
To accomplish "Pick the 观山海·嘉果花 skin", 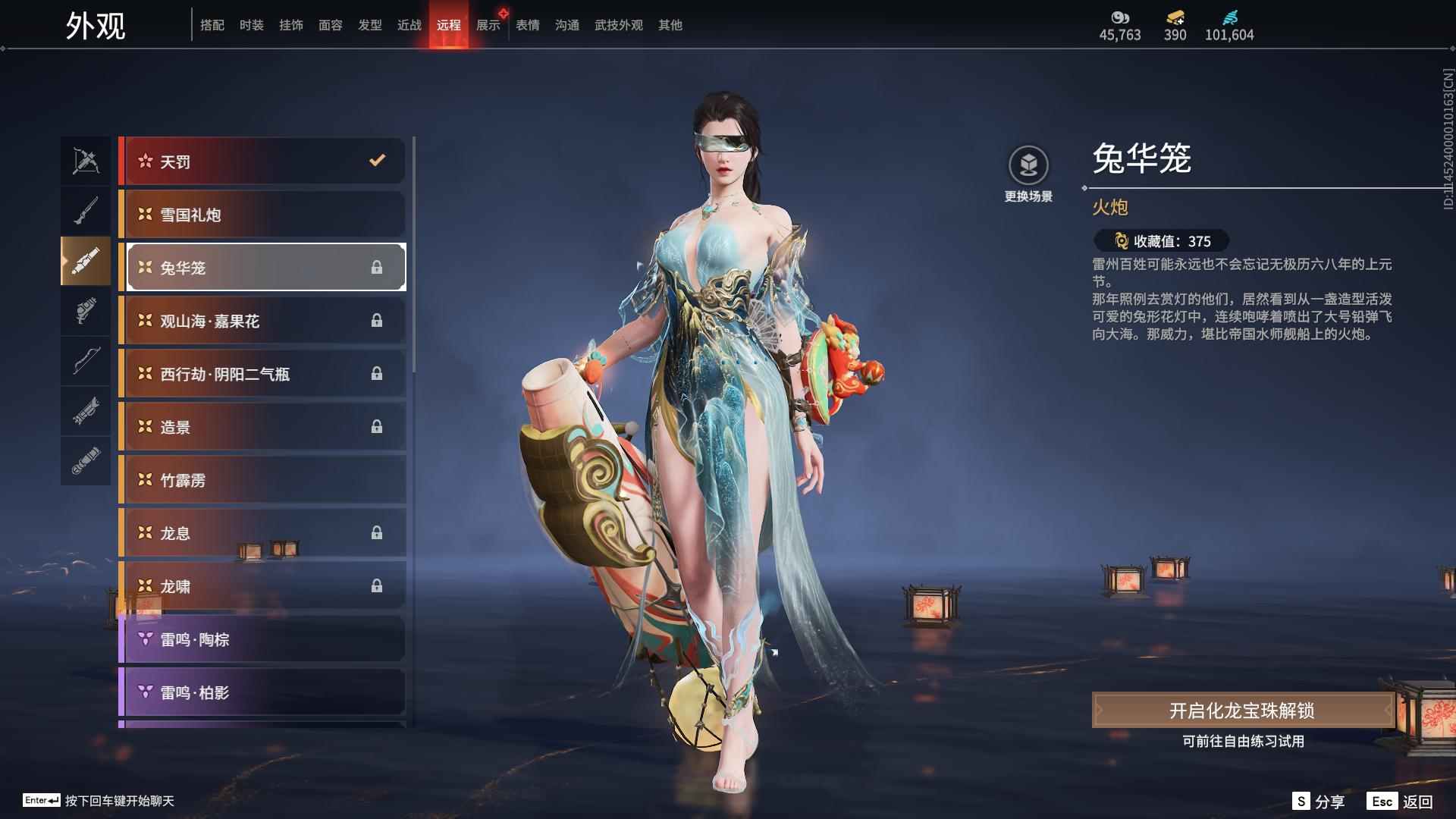I will pos(262,321).
